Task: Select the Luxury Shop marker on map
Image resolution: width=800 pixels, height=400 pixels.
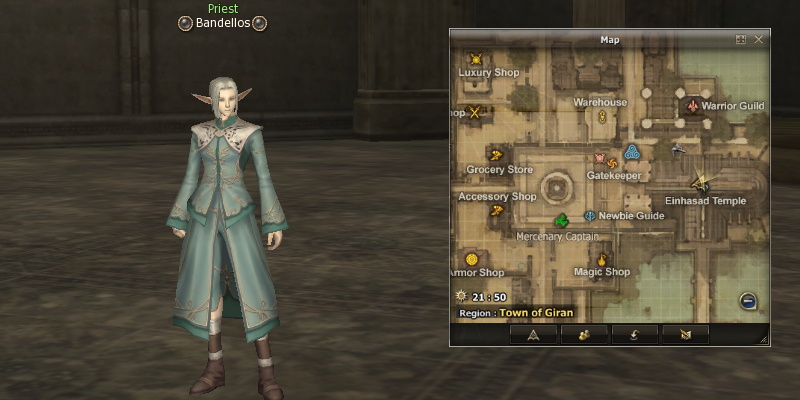Action: [x=476, y=59]
